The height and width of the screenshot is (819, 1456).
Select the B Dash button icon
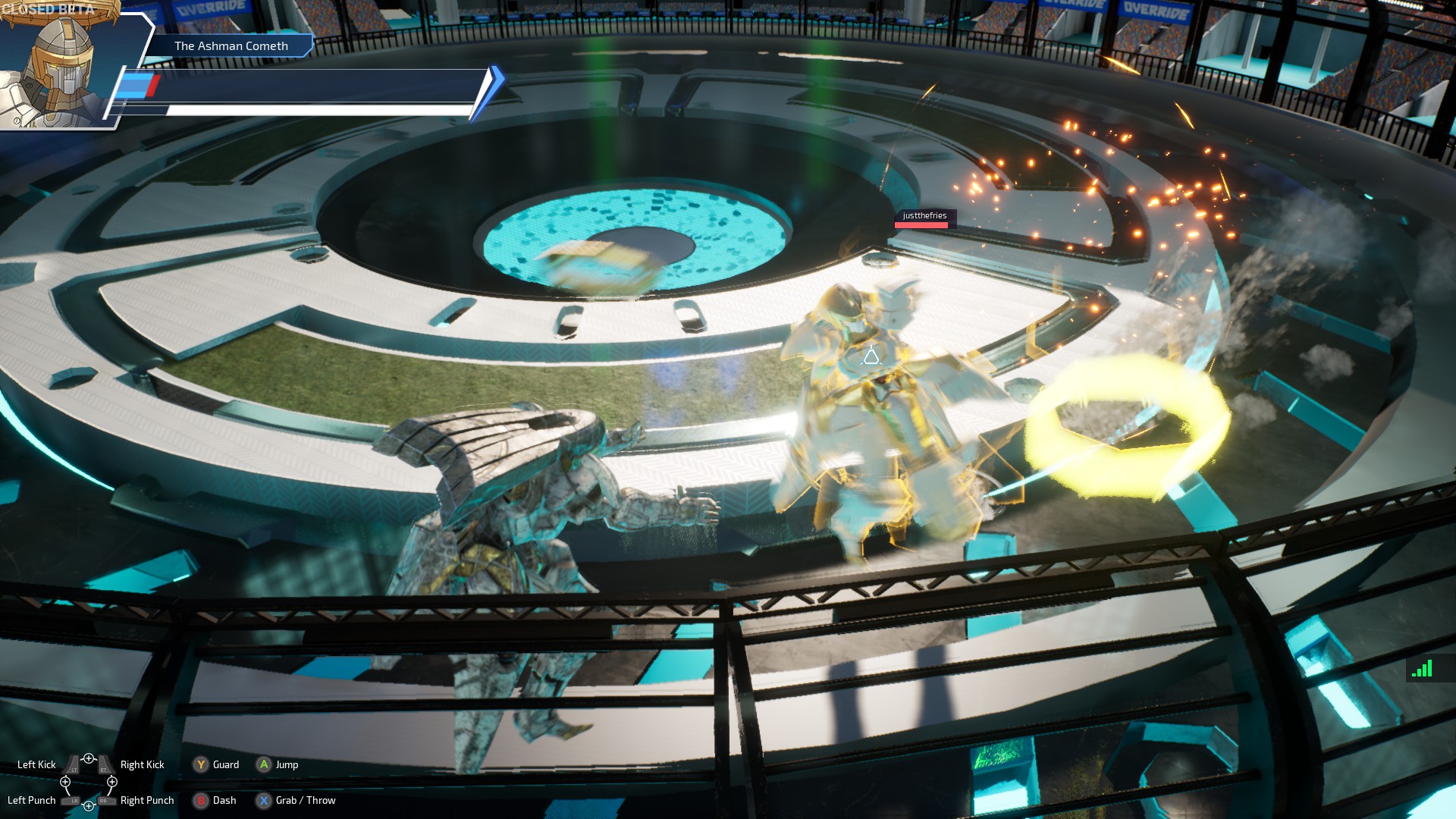(x=201, y=801)
